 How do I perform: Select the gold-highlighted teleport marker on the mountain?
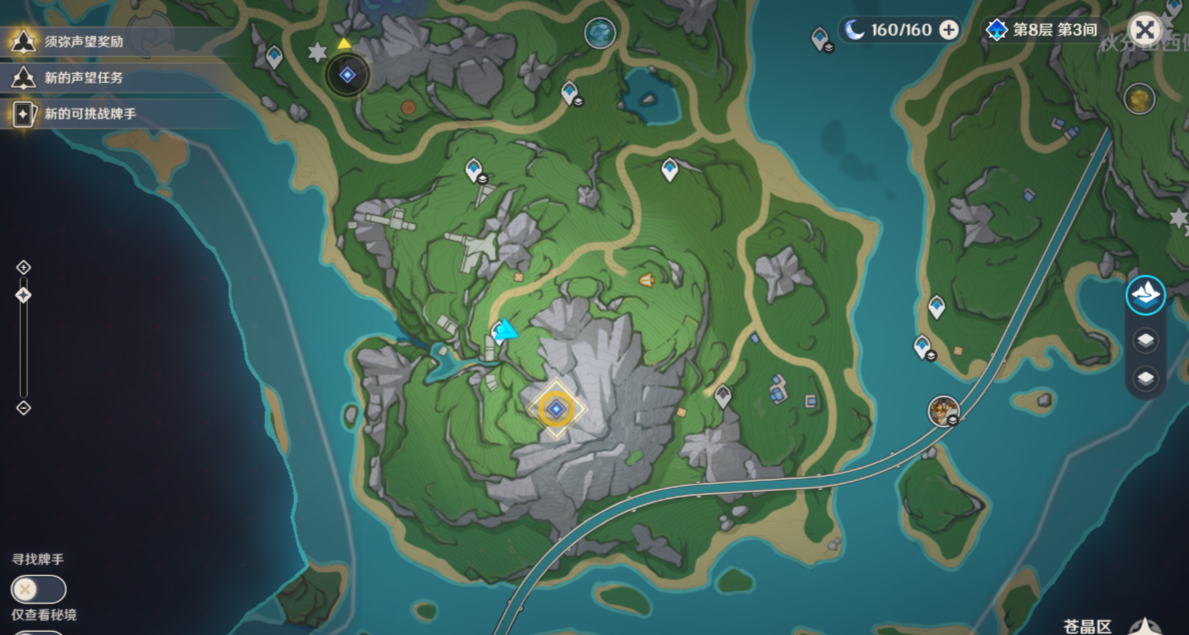click(x=555, y=408)
